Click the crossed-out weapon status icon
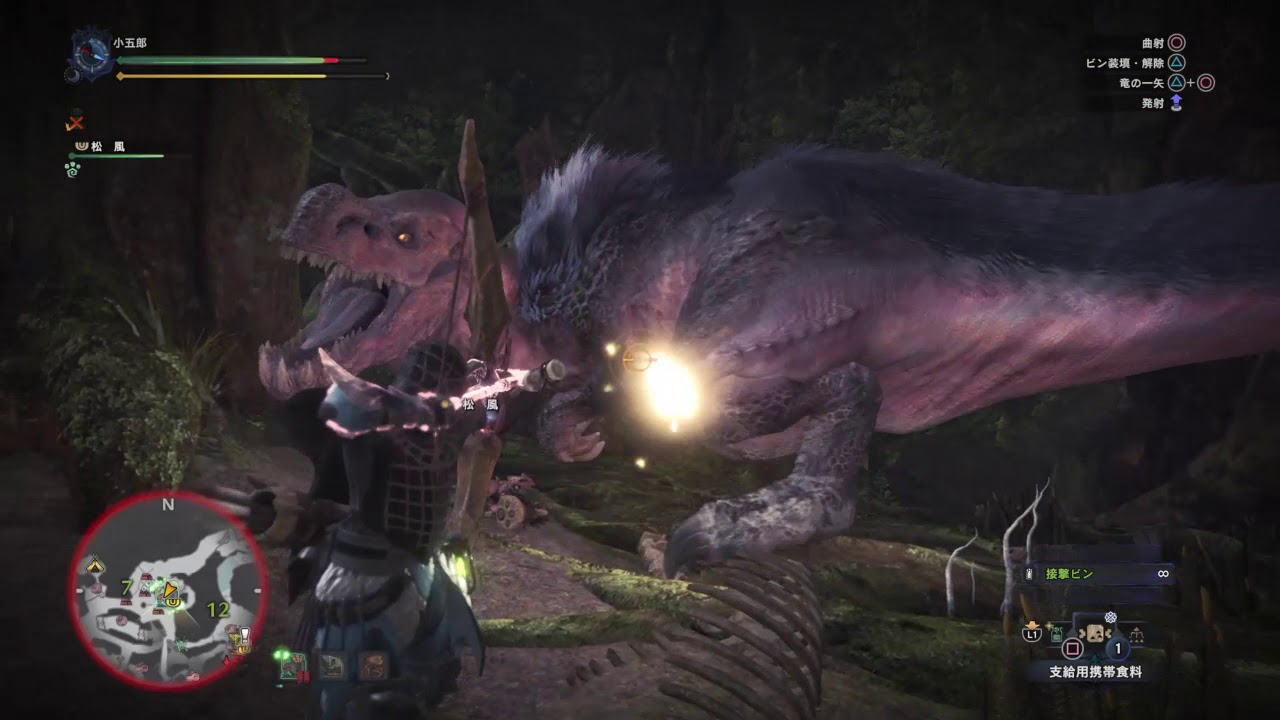 74,123
